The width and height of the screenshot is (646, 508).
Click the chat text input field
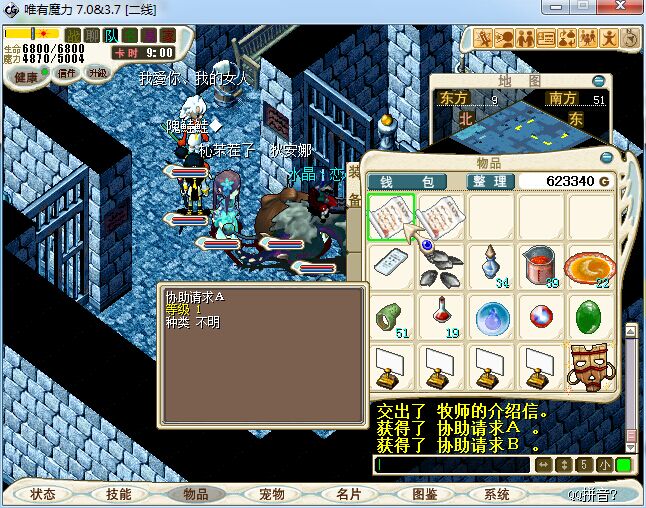(452, 465)
